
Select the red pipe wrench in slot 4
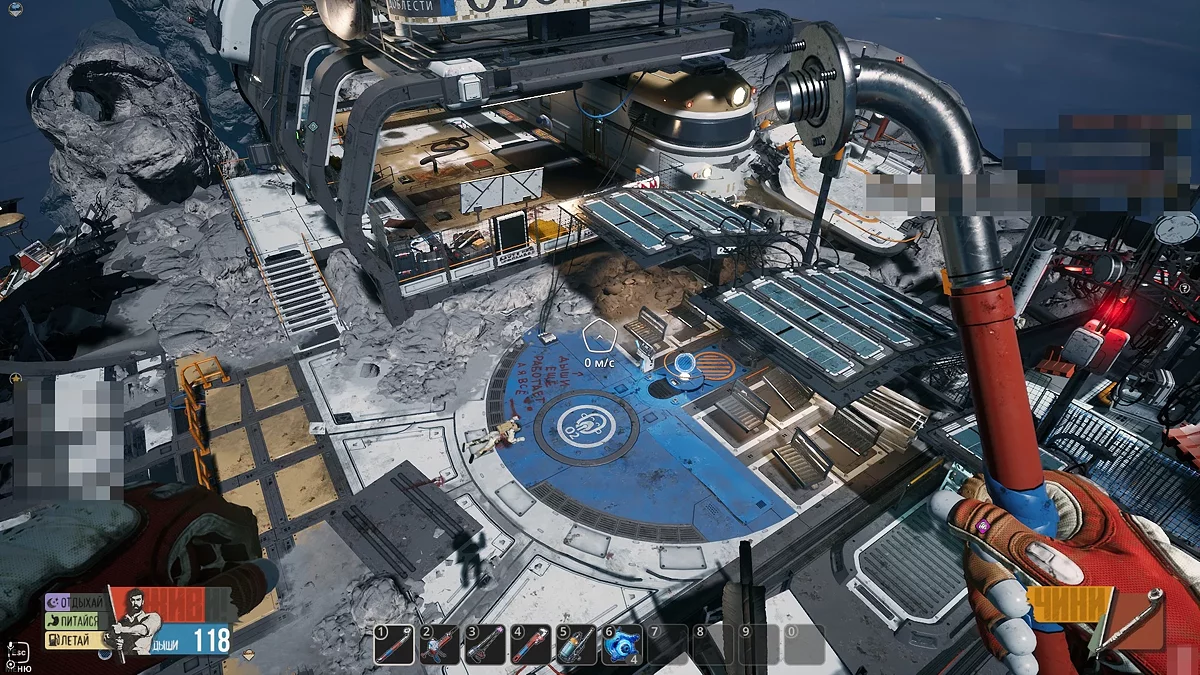tap(531, 645)
